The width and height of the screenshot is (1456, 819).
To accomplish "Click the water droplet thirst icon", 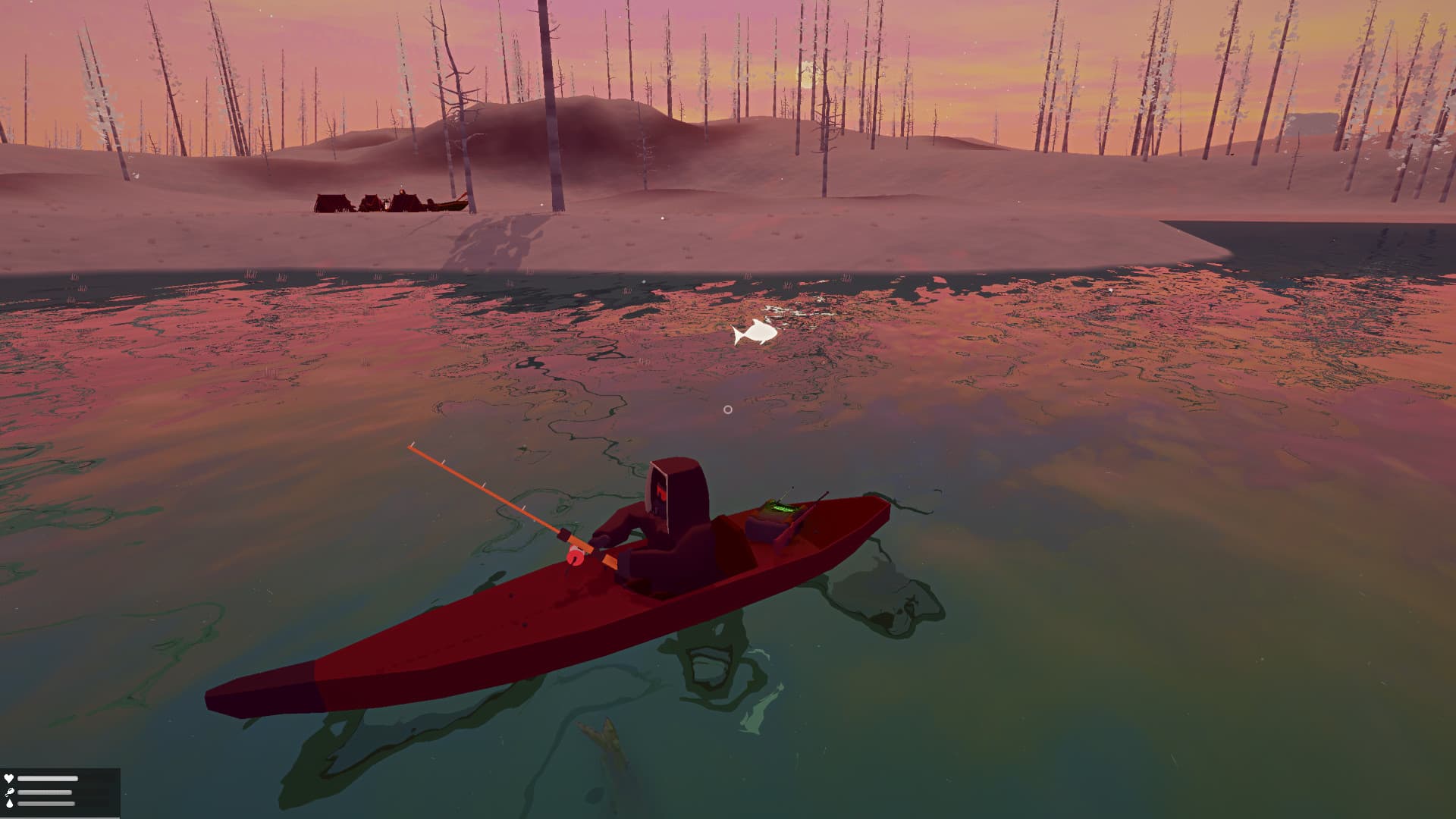I will pos(9,803).
